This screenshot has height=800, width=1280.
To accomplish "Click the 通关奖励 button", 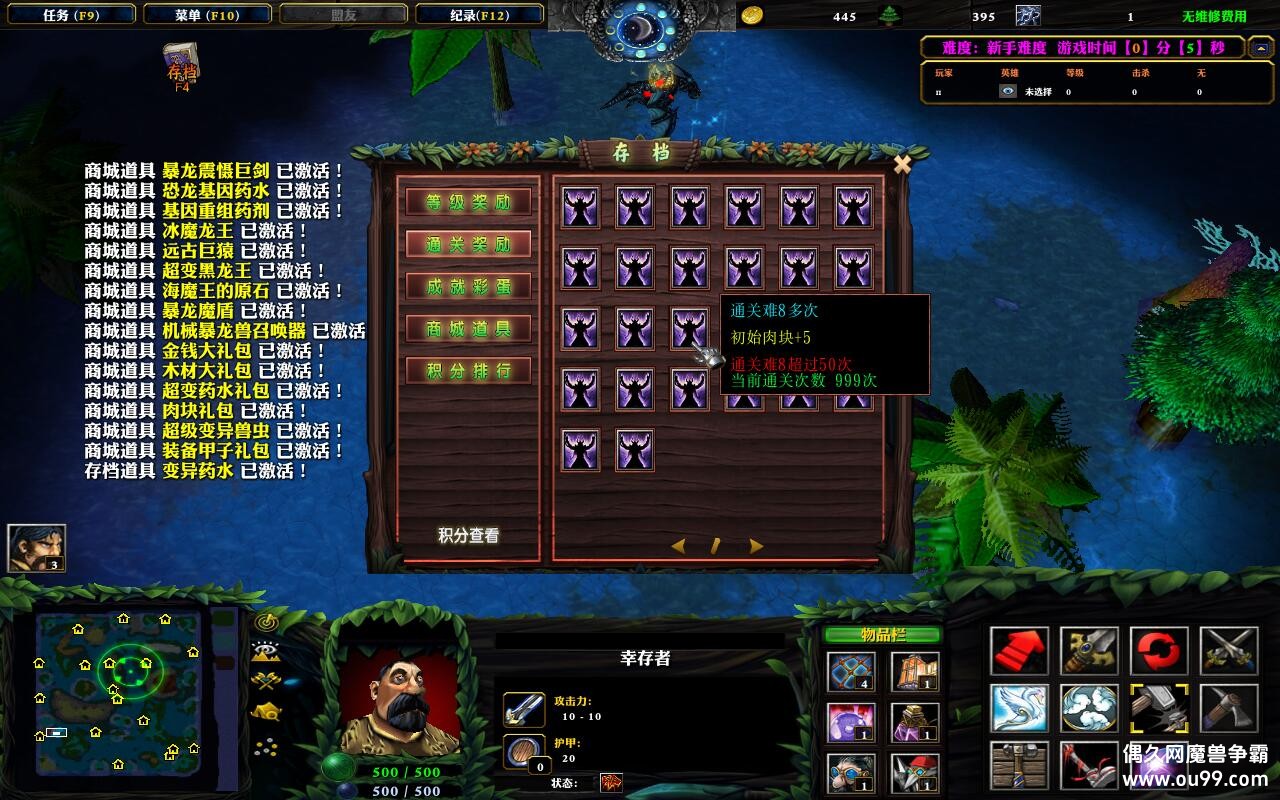I will click(x=468, y=244).
